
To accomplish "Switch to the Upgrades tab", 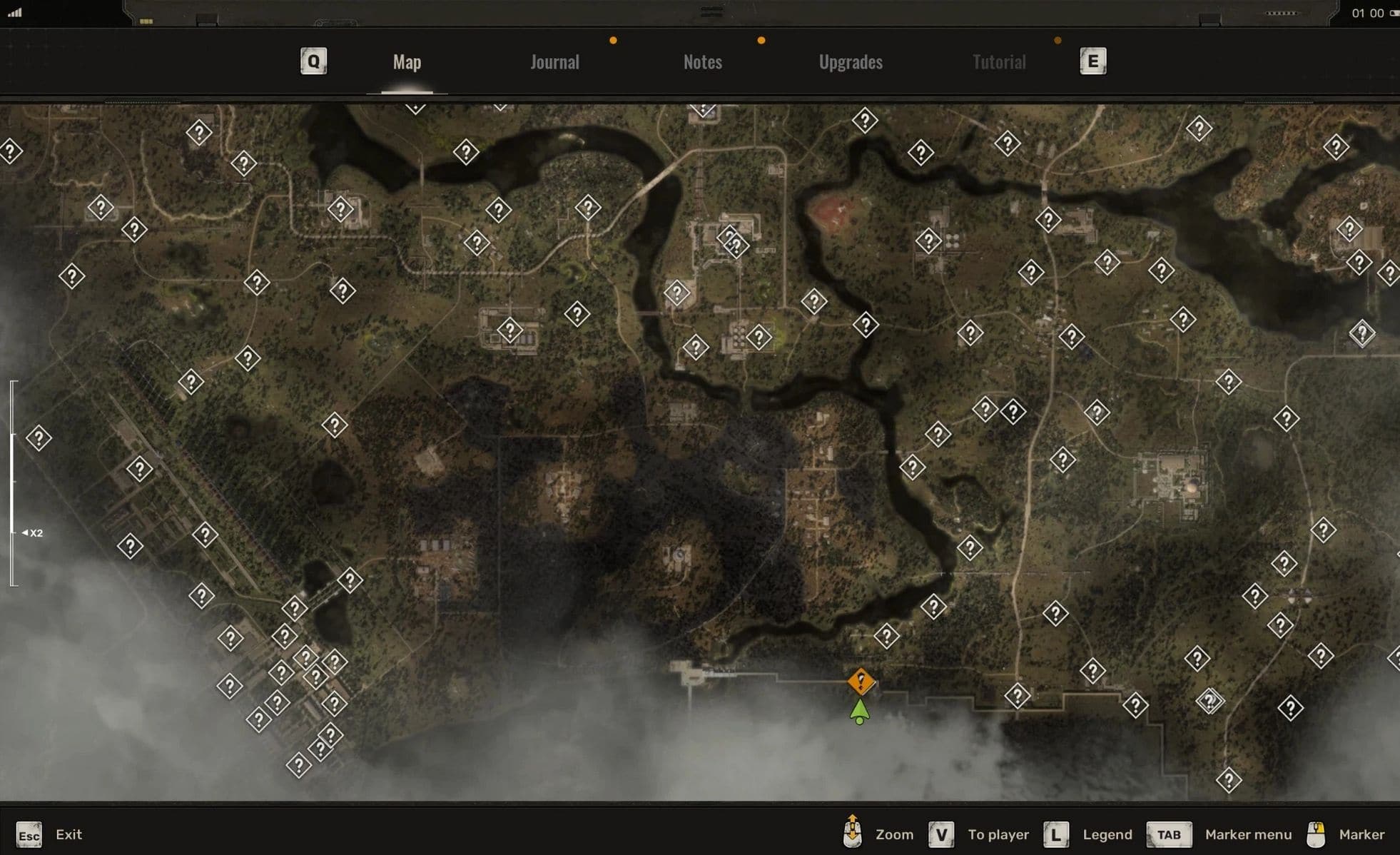I will point(851,62).
